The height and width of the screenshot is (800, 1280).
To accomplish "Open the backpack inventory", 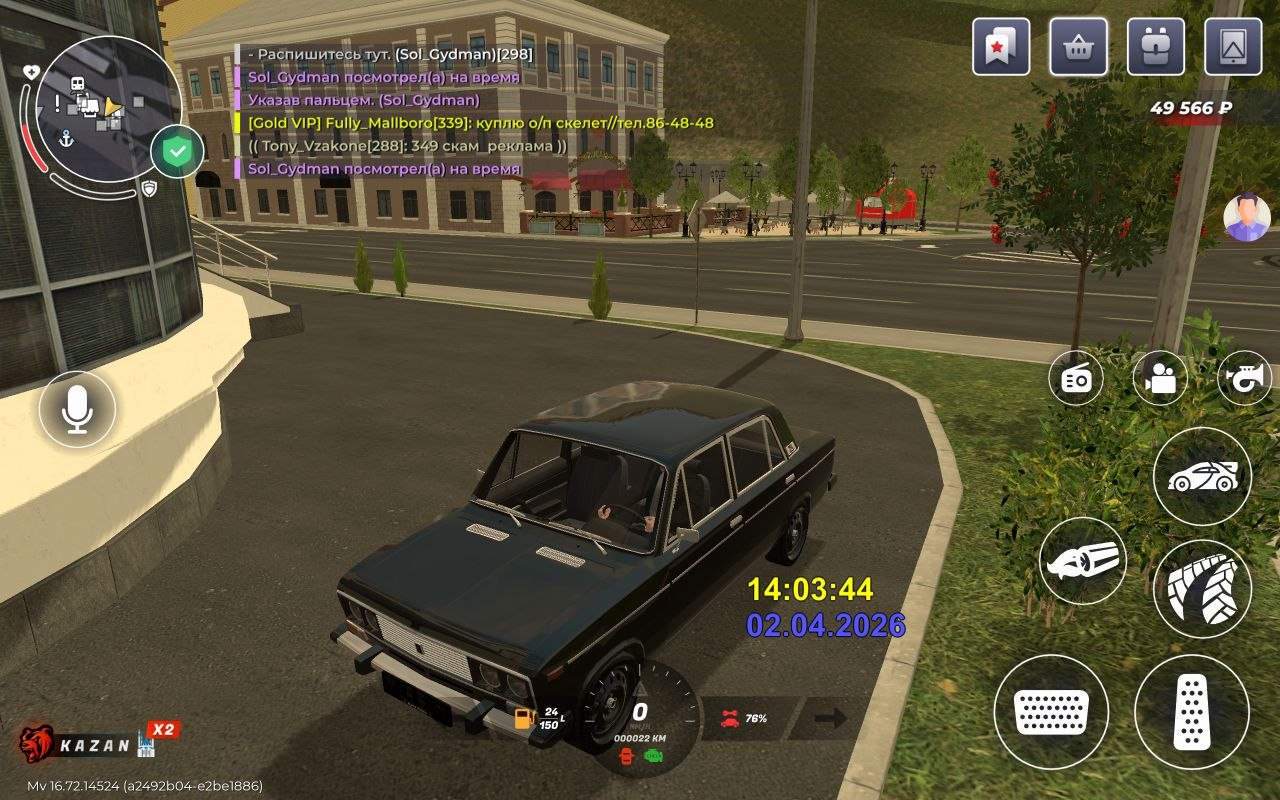I will [1156, 47].
